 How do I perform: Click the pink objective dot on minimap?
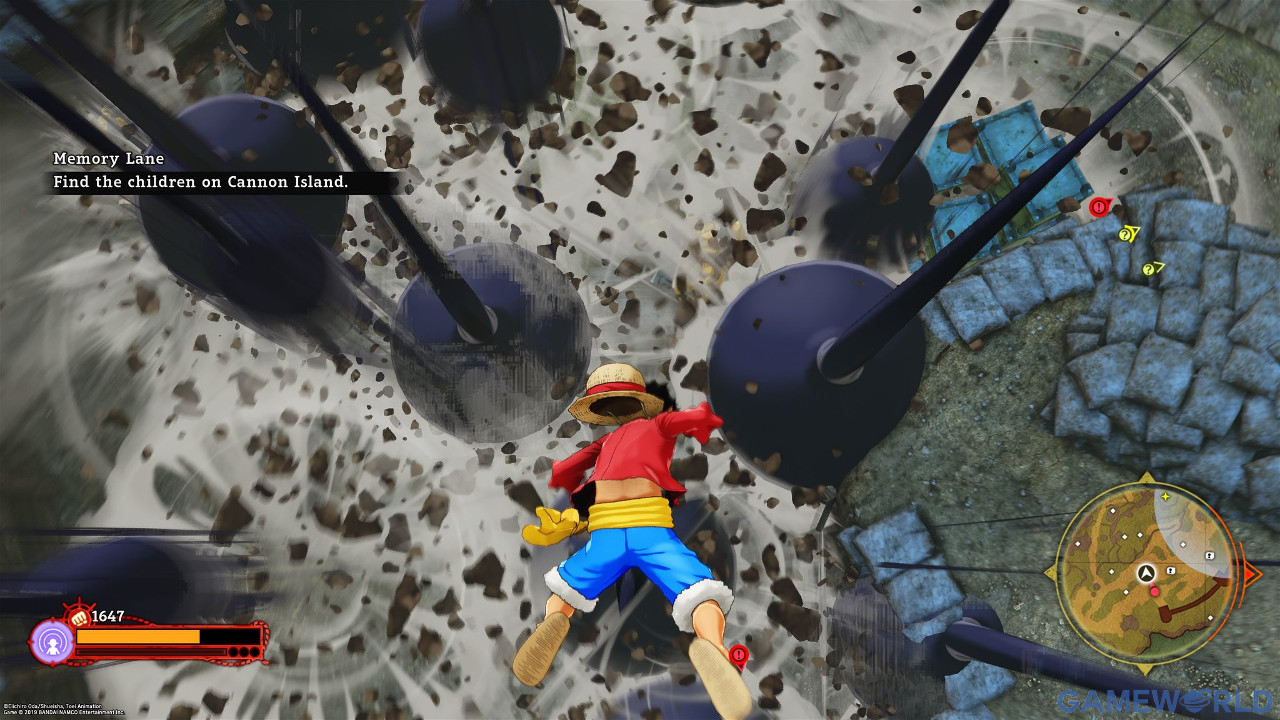(x=1155, y=592)
